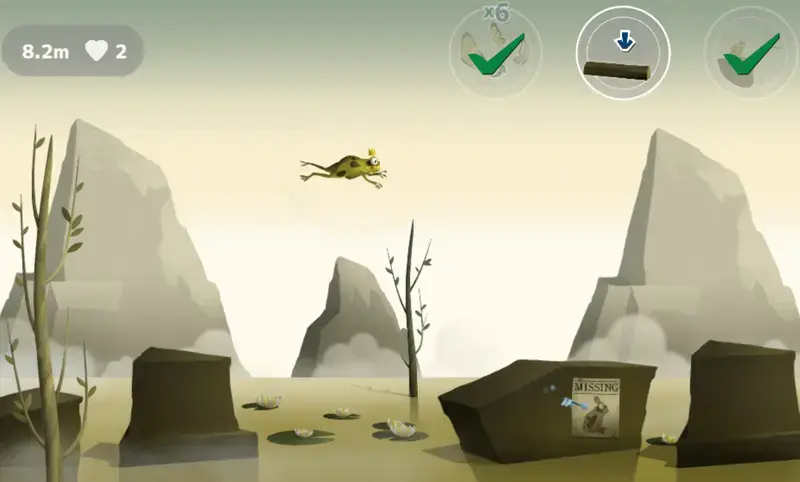Click the checked objective without a counter
The width and height of the screenshot is (800, 482).
[x=749, y=52]
